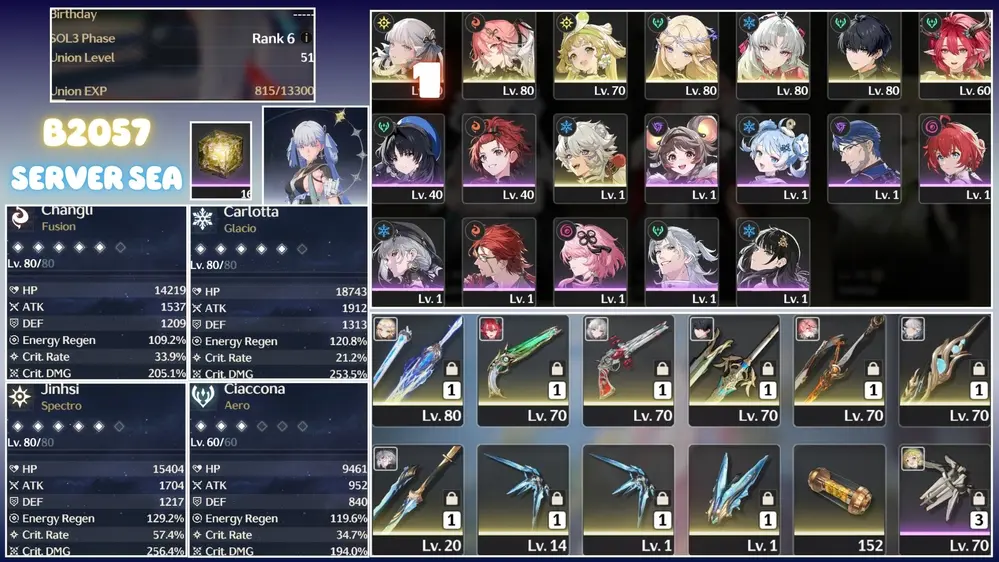
Task: Select the red-haired man with glasses portrait
Action: 498,262
